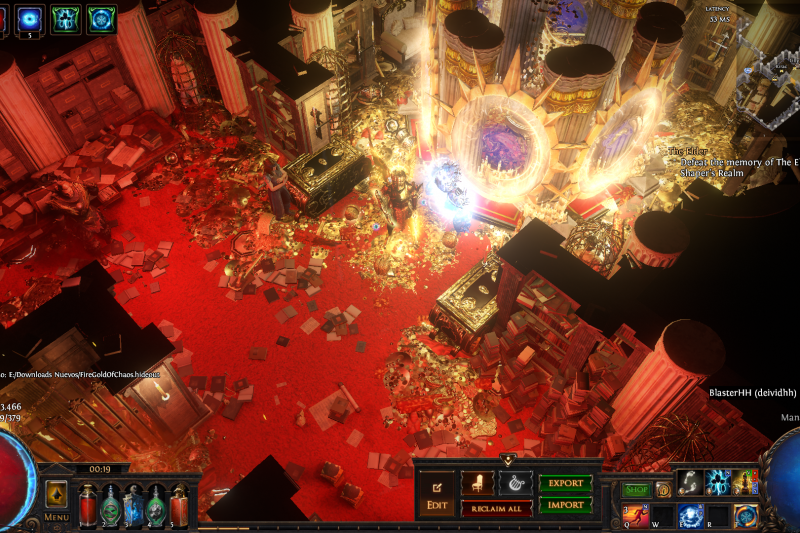Click Reclaim All decorations

497,508
